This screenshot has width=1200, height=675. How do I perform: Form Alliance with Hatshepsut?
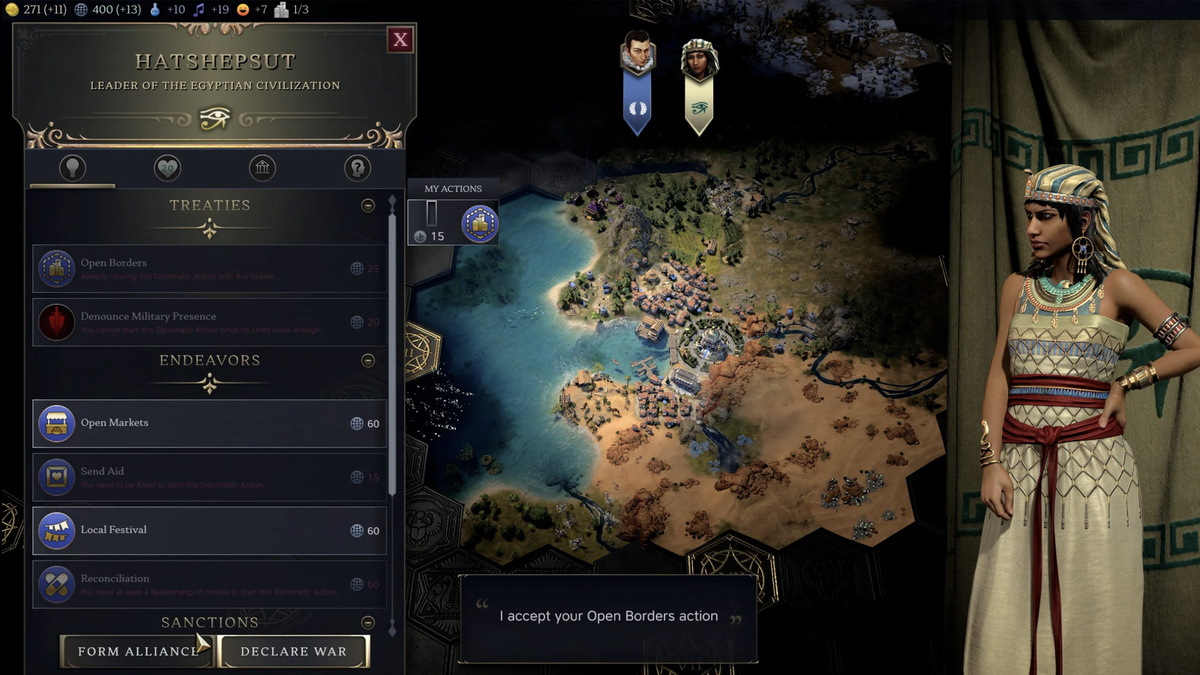pos(137,651)
